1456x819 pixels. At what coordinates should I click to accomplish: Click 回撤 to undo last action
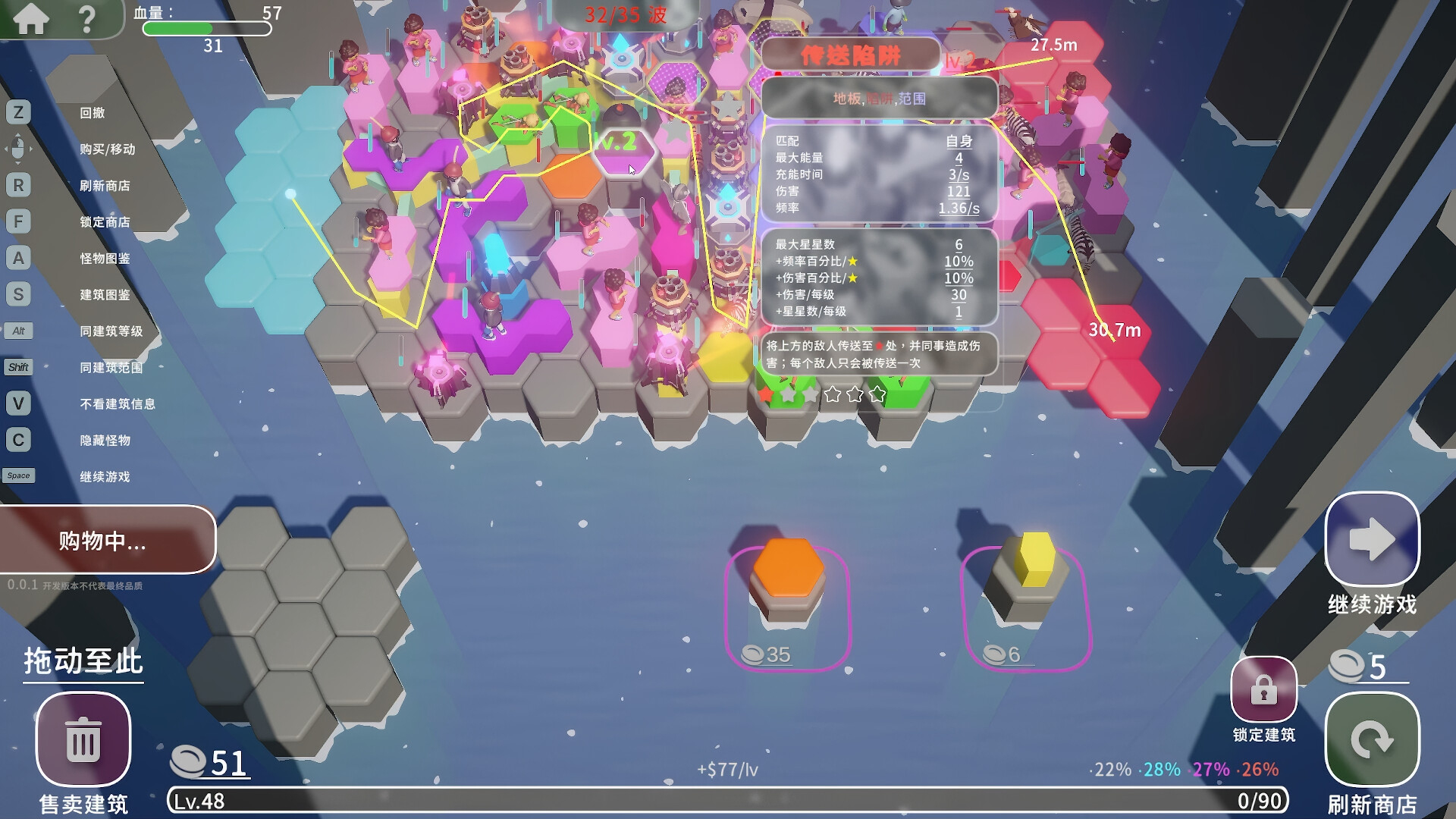coord(93,113)
